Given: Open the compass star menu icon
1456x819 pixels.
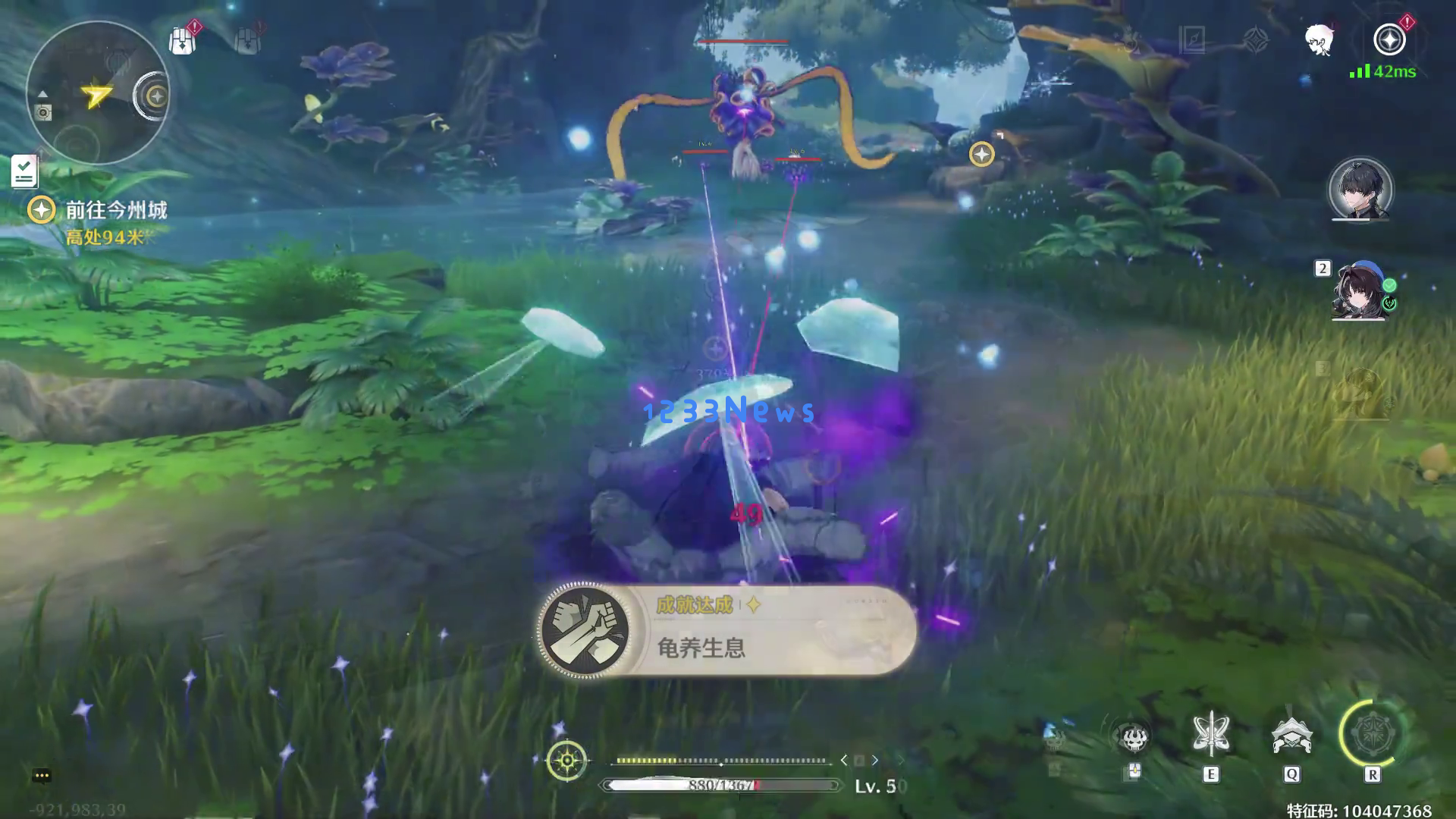Looking at the screenshot, I should [x=1389, y=39].
